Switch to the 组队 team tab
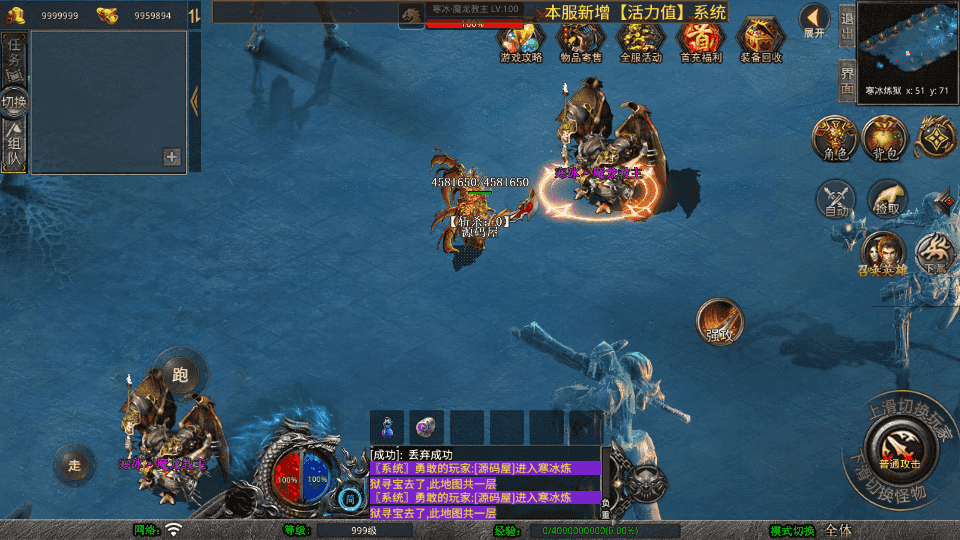 coord(14,145)
